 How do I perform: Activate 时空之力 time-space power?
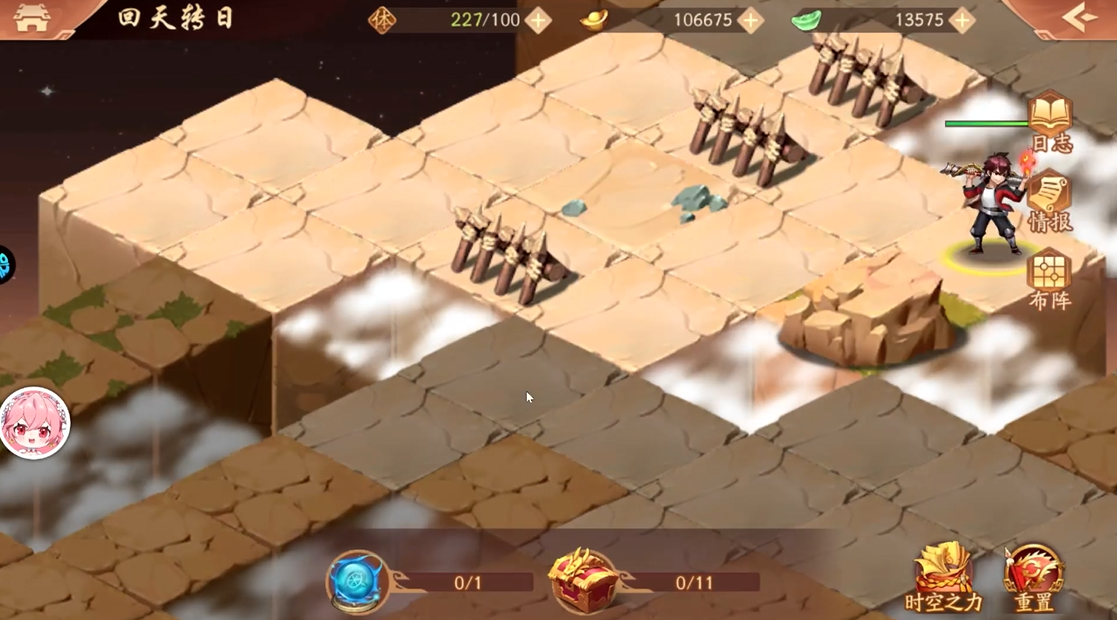[x=943, y=578]
